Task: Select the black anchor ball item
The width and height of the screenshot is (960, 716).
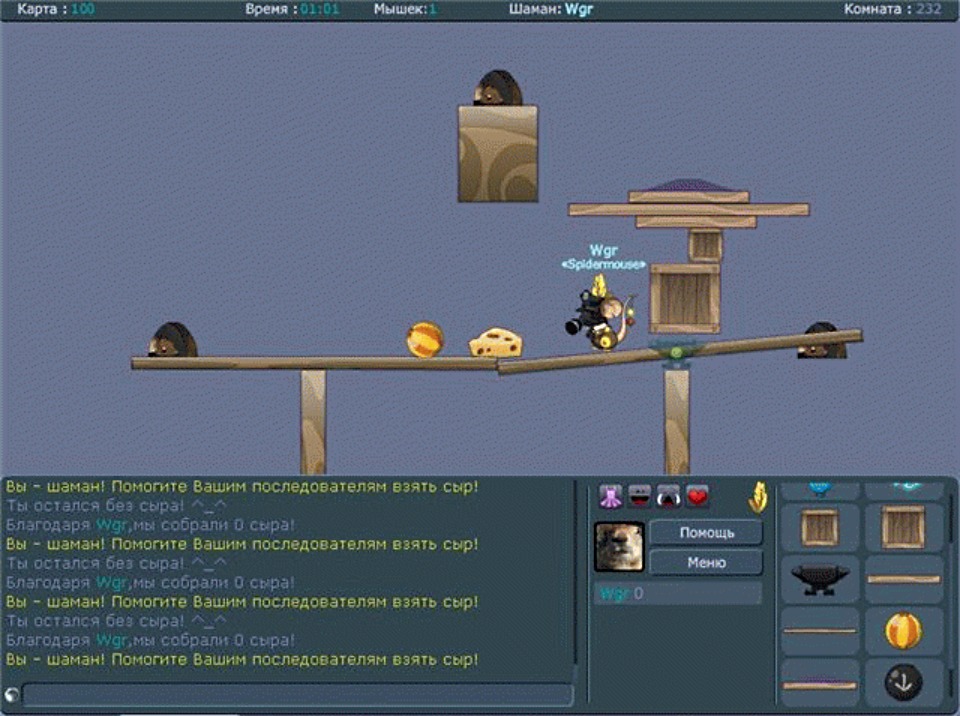Action: 903,682
